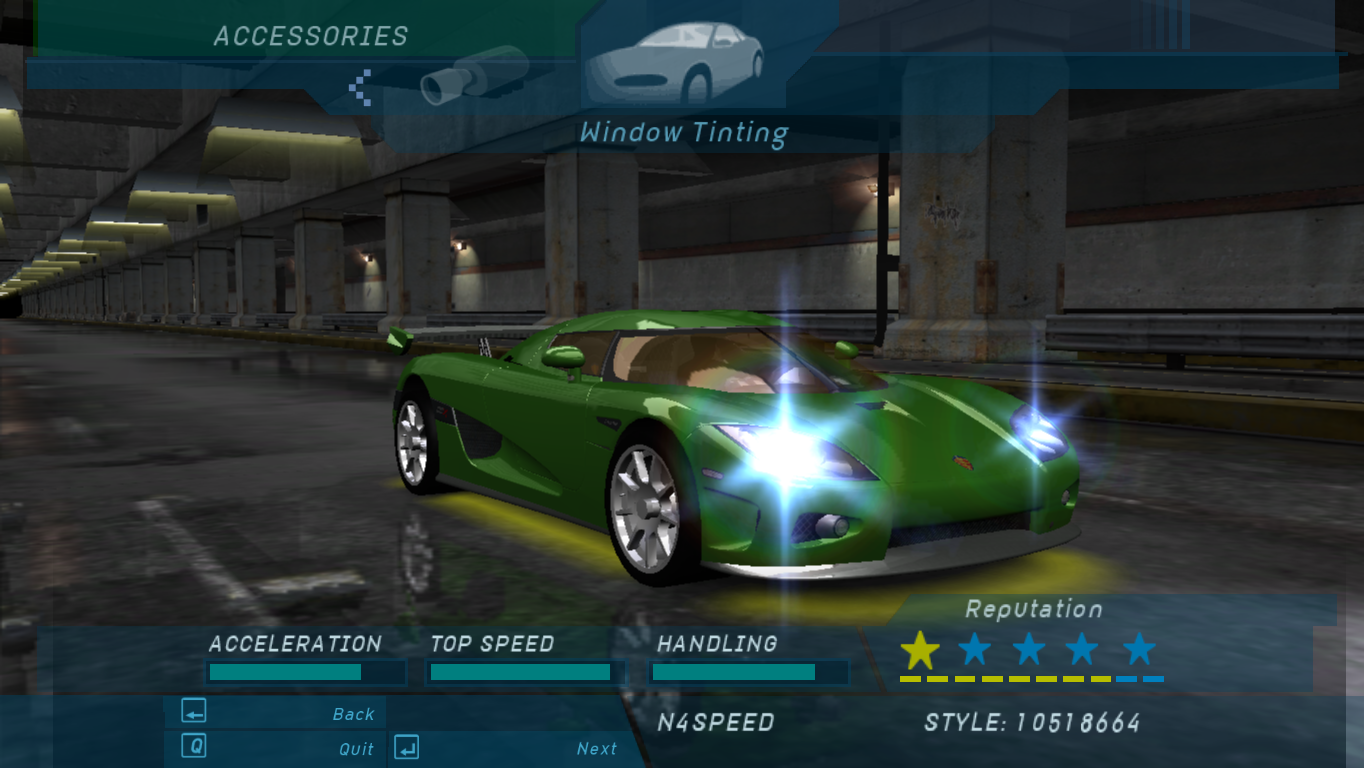
Task: Go Back to the previous menu
Action: [x=276, y=713]
